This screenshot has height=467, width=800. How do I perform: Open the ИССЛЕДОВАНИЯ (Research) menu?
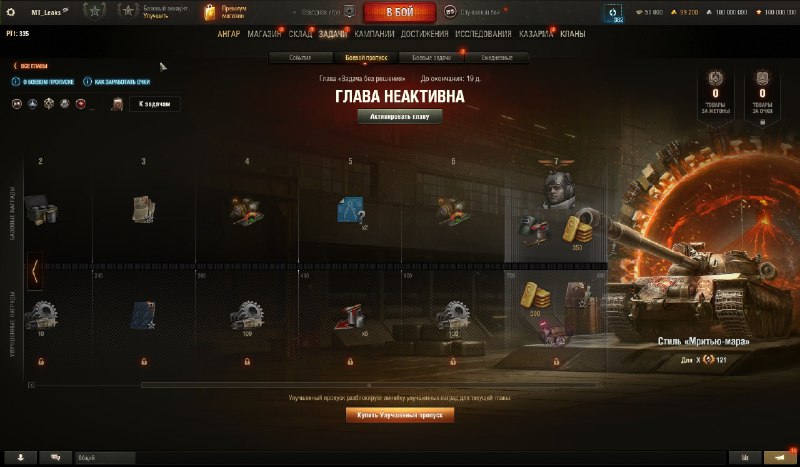point(484,34)
